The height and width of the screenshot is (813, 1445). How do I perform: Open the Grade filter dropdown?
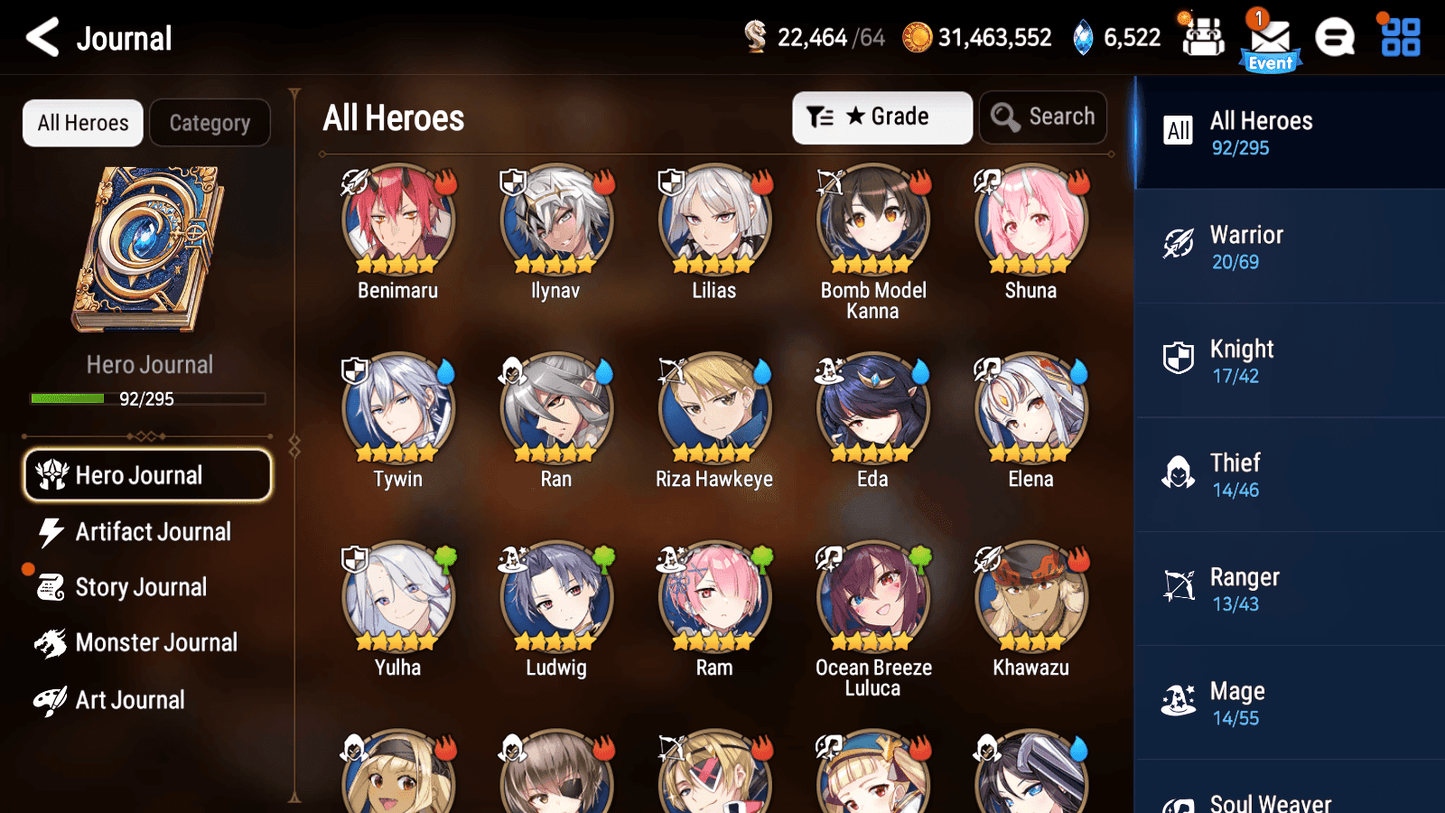click(882, 117)
